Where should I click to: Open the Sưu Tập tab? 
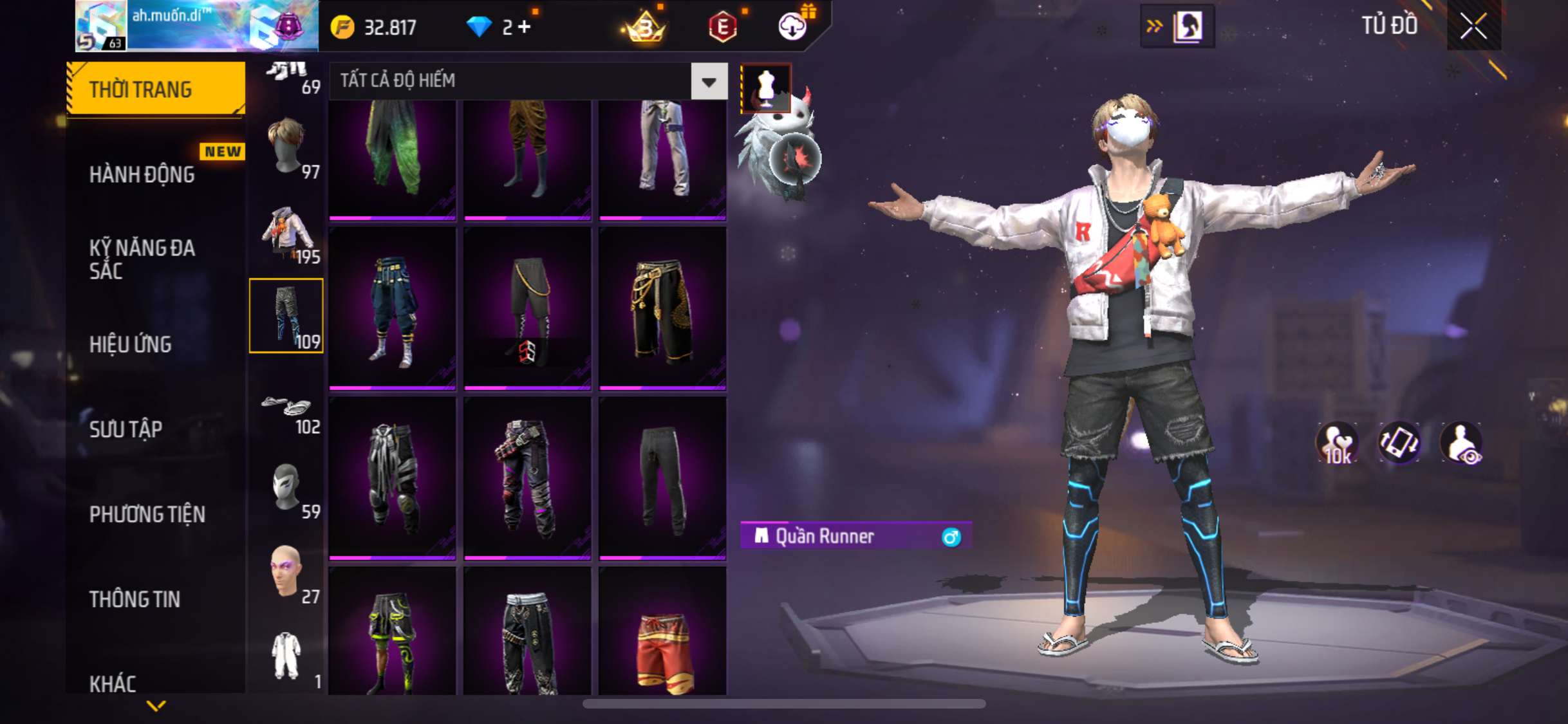[126, 429]
